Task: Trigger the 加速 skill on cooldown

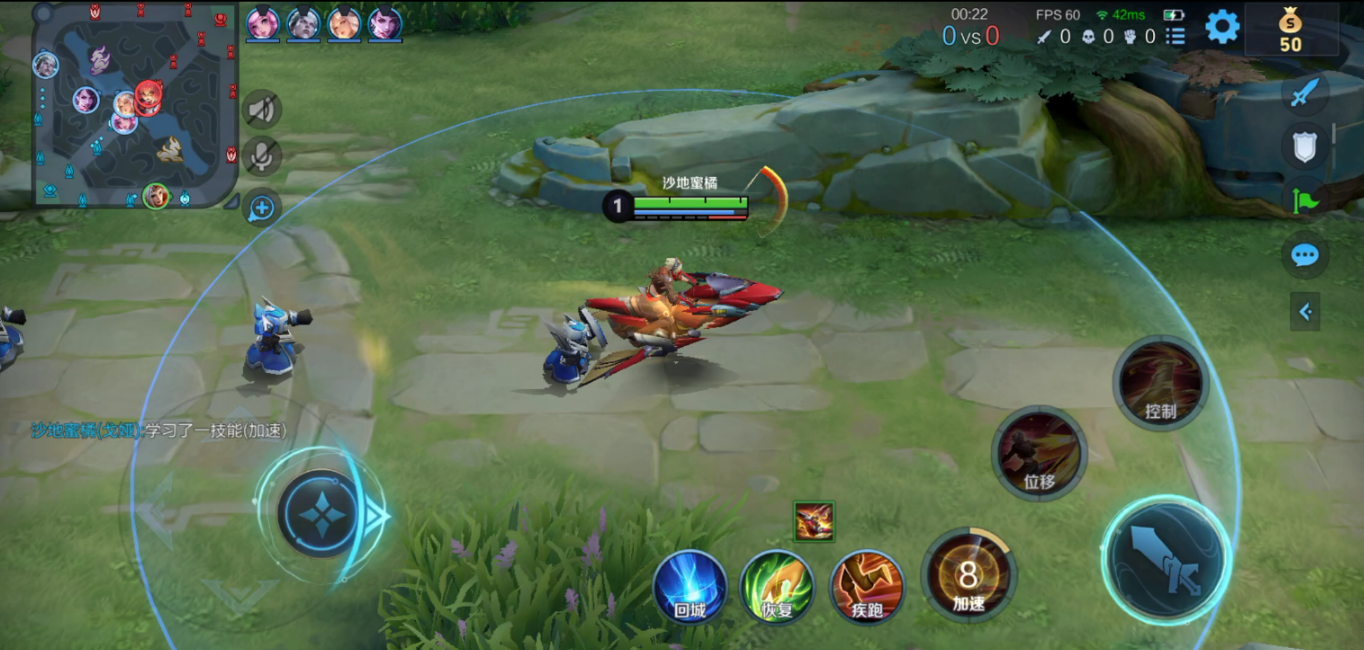Action: click(x=968, y=575)
